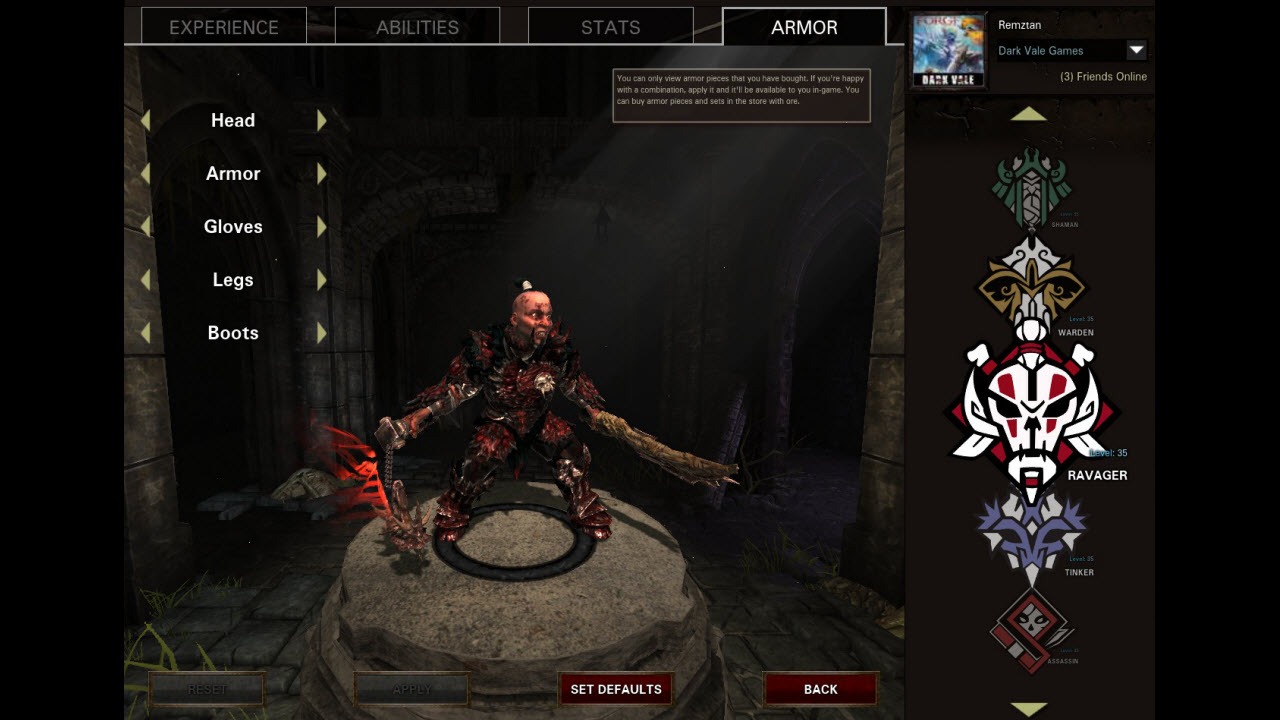This screenshot has width=1280, height=720.
Task: Select the Assassin class icon
Action: point(1030,625)
